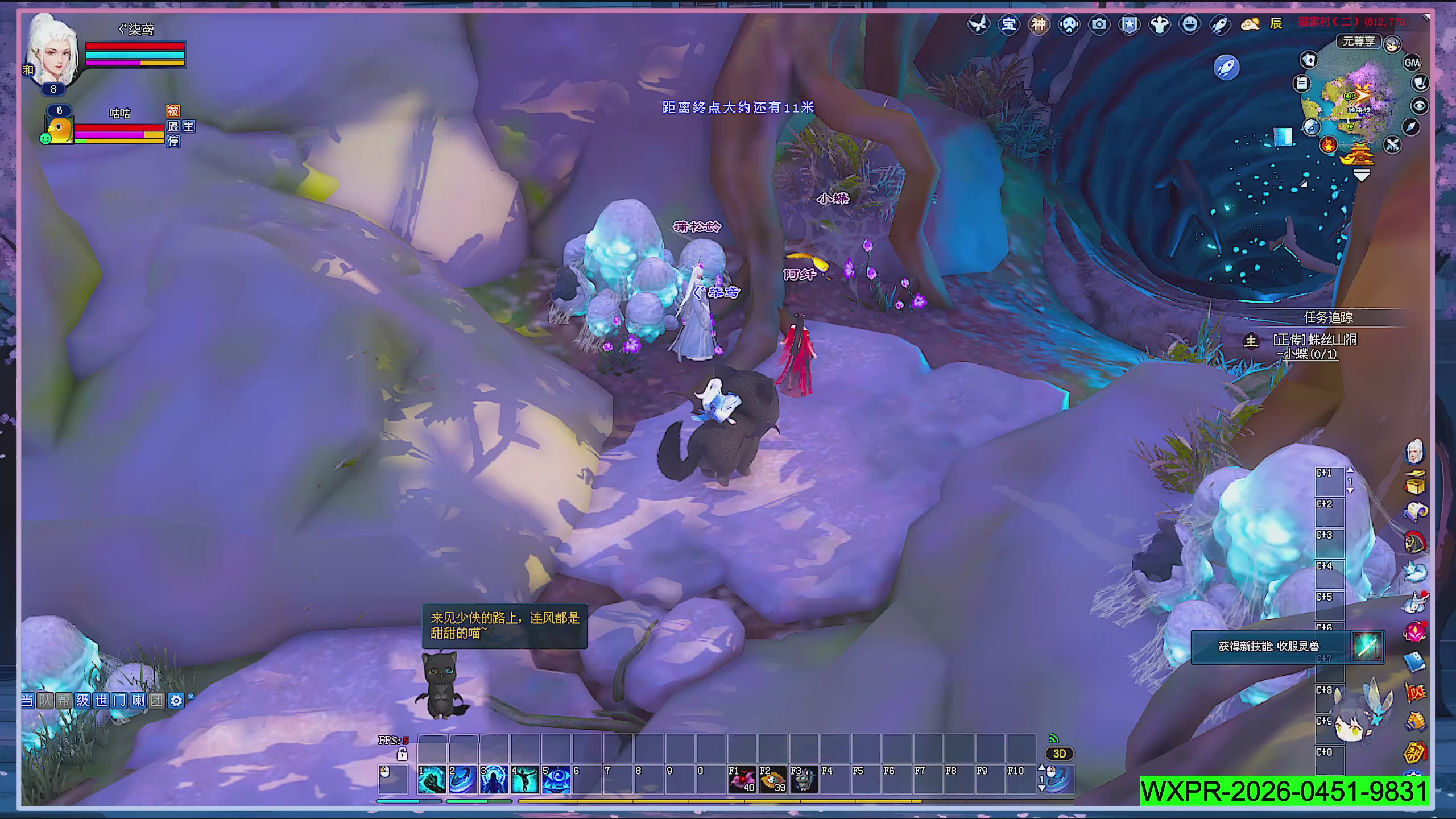Switch to the 世 world chat channel tab
Viewport: 1456px width, 819px height.
(101, 700)
